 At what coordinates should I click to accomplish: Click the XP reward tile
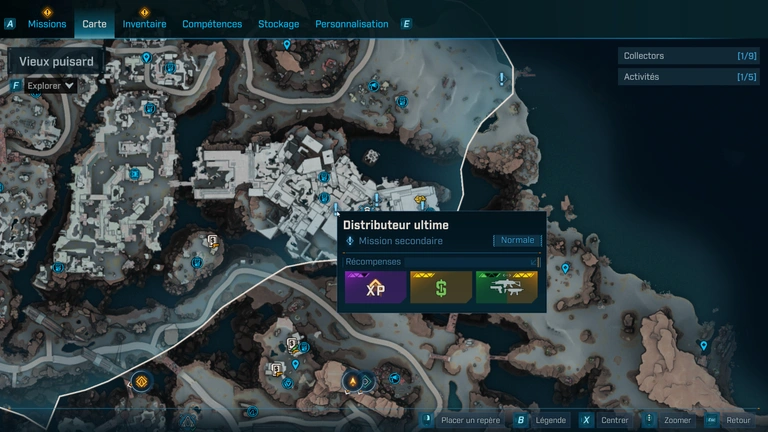click(x=376, y=287)
